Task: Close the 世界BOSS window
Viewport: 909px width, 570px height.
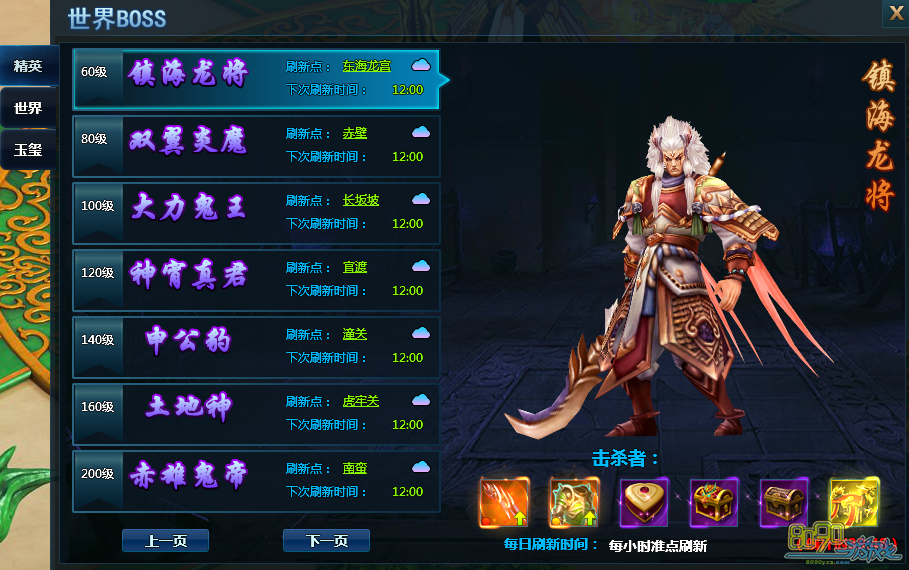Action: click(x=895, y=13)
